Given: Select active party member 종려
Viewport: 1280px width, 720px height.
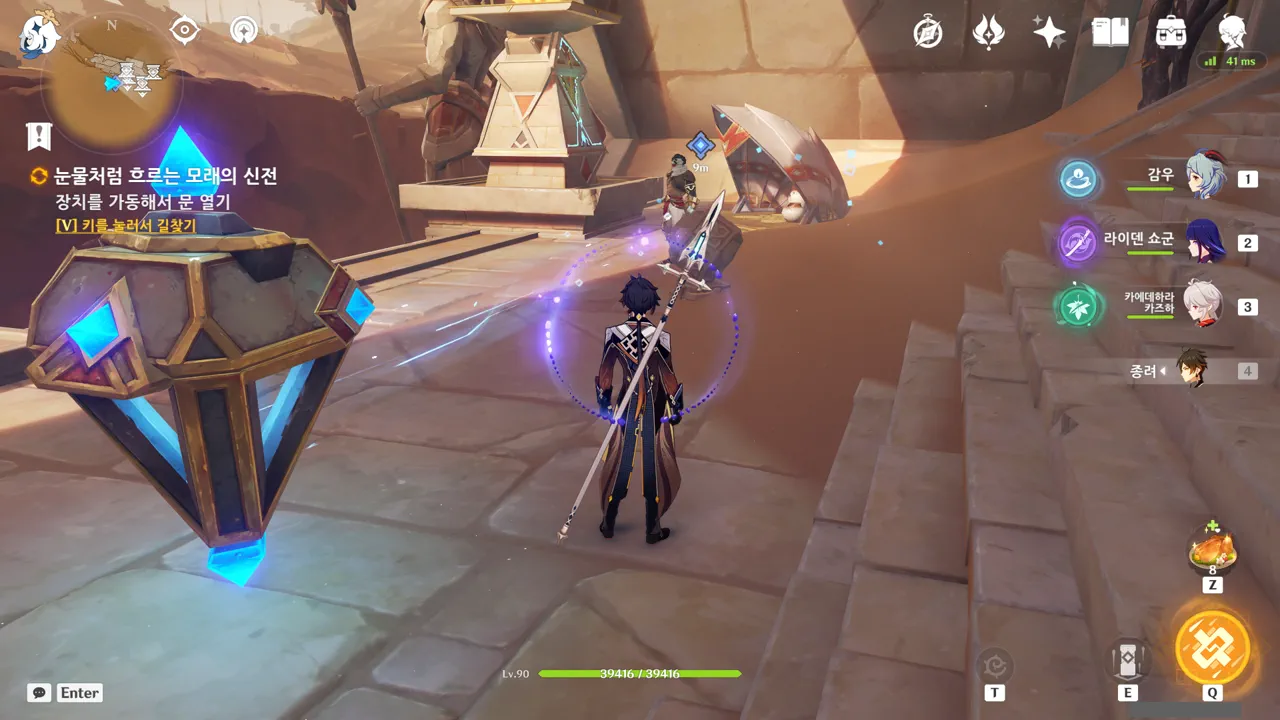Looking at the screenshot, I should pos(1191,370).
